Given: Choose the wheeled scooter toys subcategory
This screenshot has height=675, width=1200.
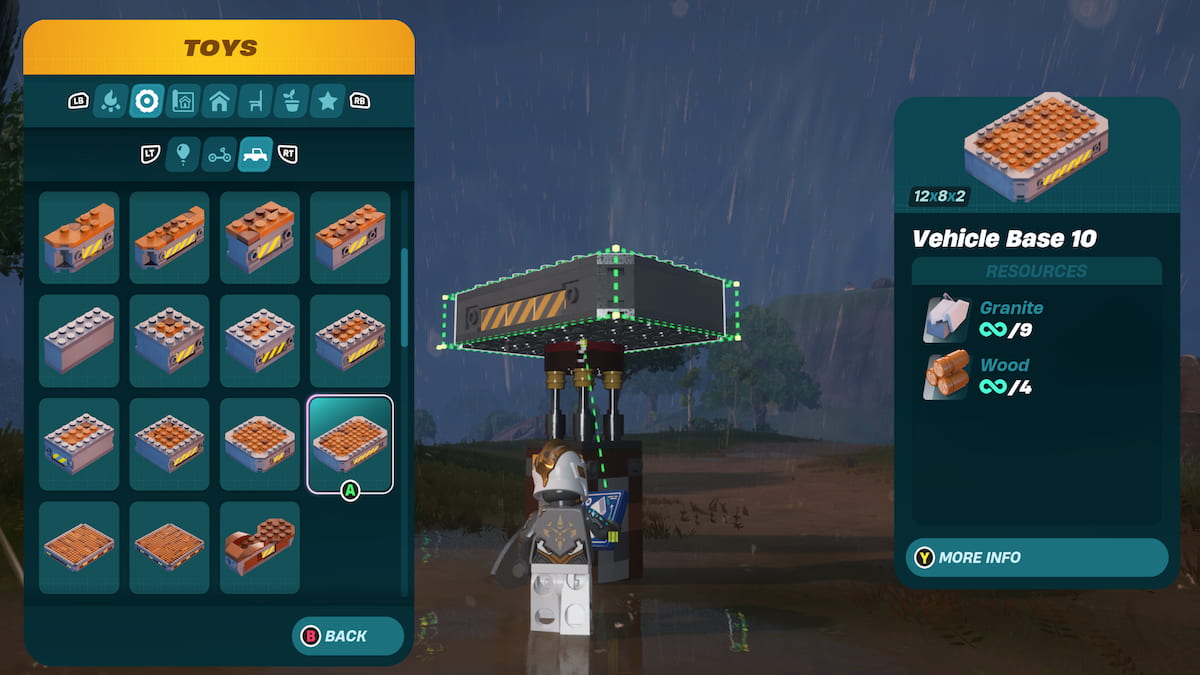Looking at the screenshot, I should 219,154.
